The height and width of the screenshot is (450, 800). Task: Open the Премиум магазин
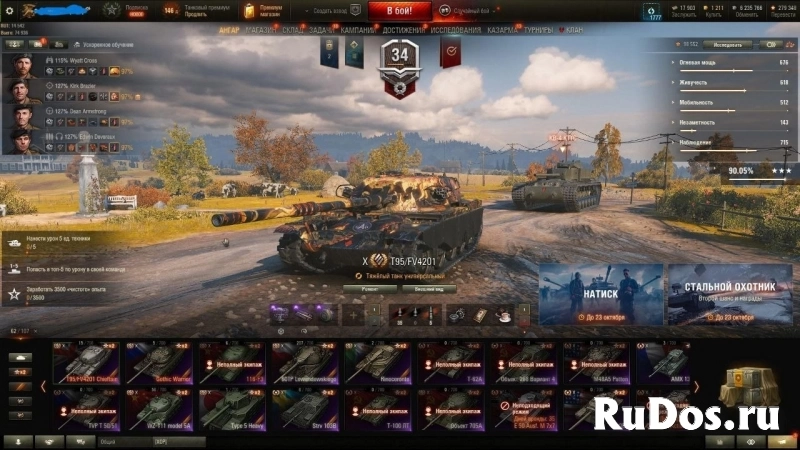pyautogui.click(x=263, y=11)
